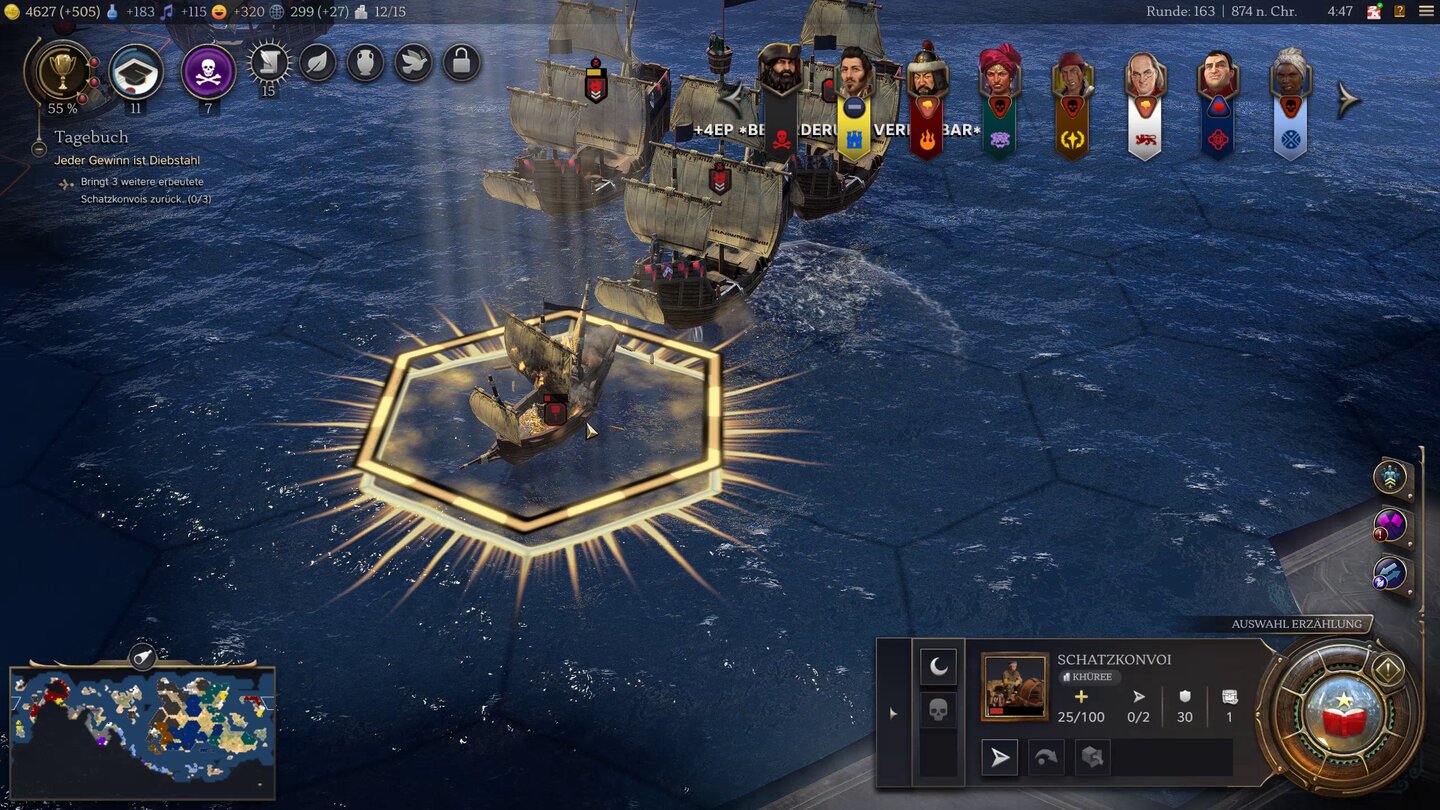Click the leaf icon in the top bar
Viewport: 1440px width, 810px height.
317,63
